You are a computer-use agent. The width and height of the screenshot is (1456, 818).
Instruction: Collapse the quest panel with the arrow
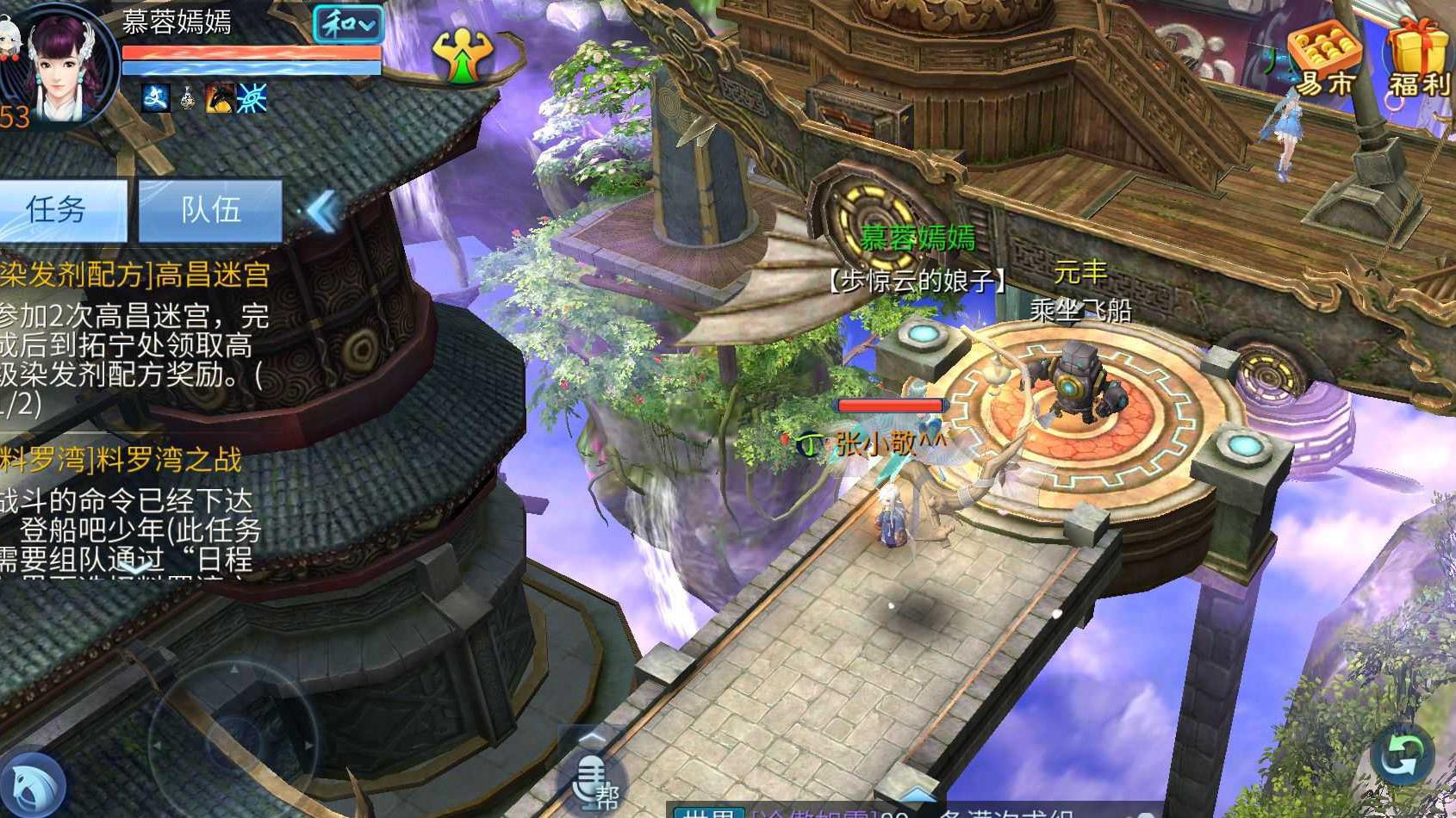coord(323,211)
